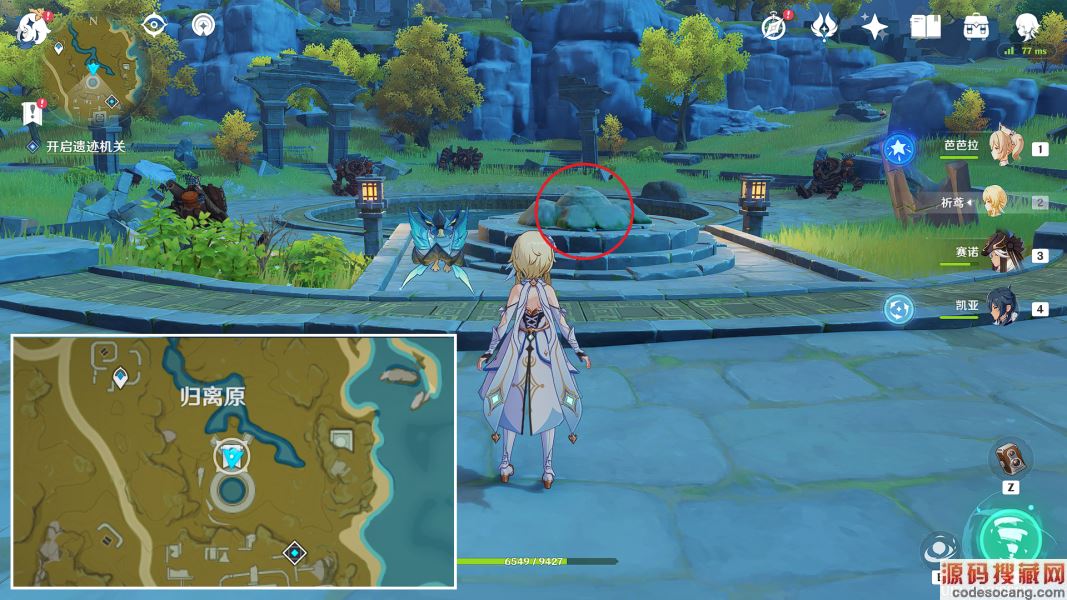
Task: Trigger the blue star icon beside 芭芭拉
Action: 898,150
